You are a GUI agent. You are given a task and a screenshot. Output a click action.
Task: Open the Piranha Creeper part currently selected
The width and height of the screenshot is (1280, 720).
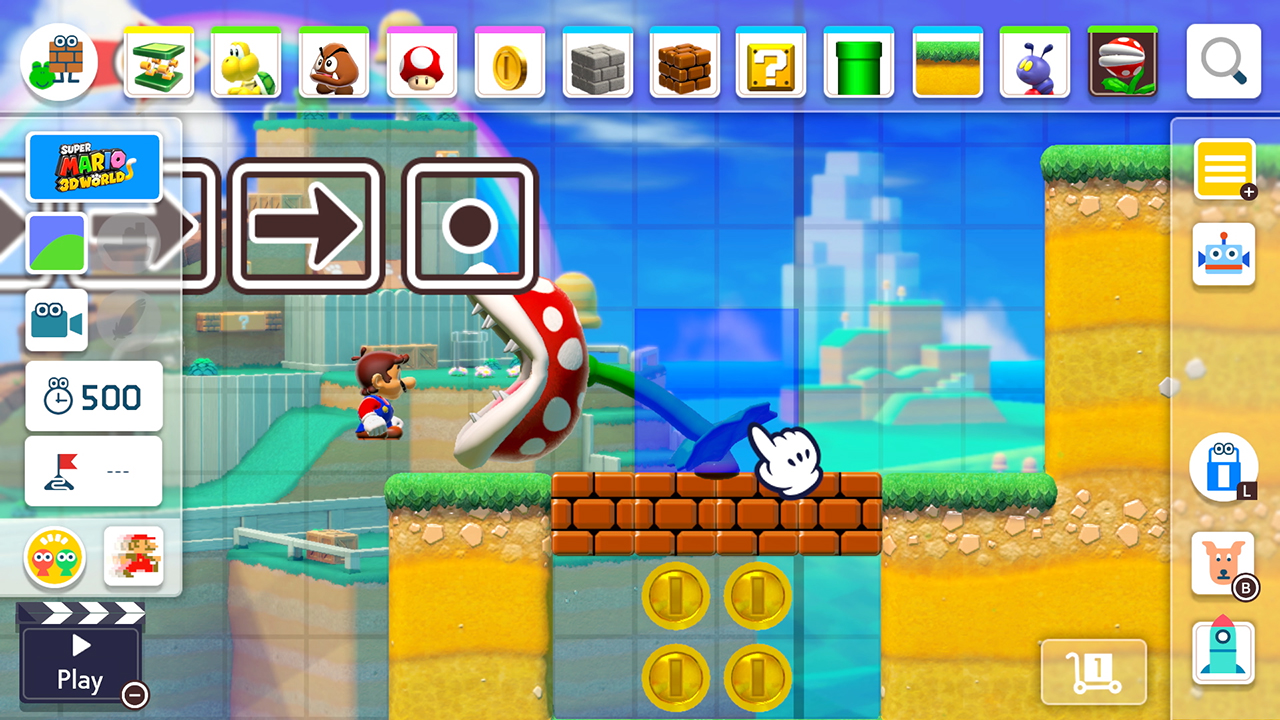(1122, 62)
